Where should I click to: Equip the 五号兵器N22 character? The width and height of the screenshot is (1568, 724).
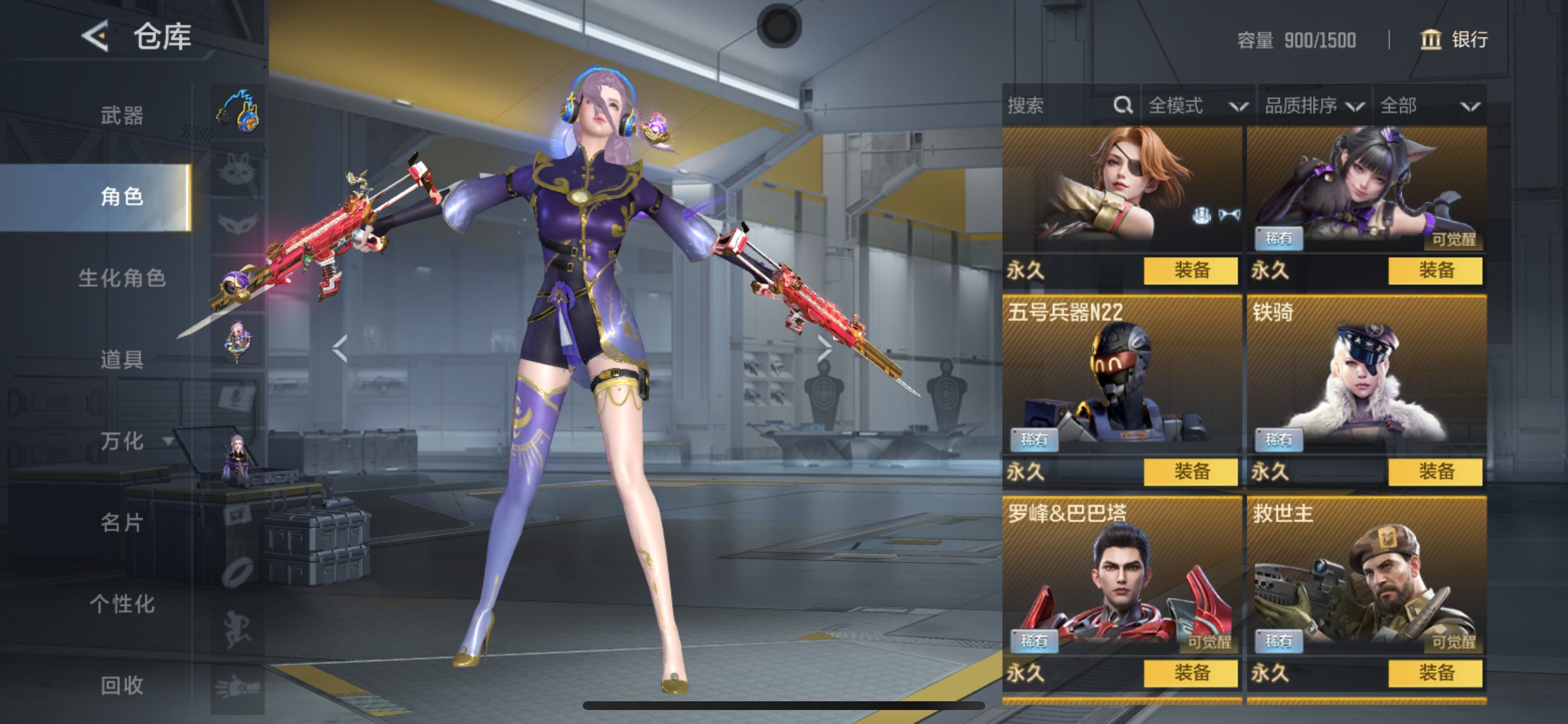pos(1190,471)
